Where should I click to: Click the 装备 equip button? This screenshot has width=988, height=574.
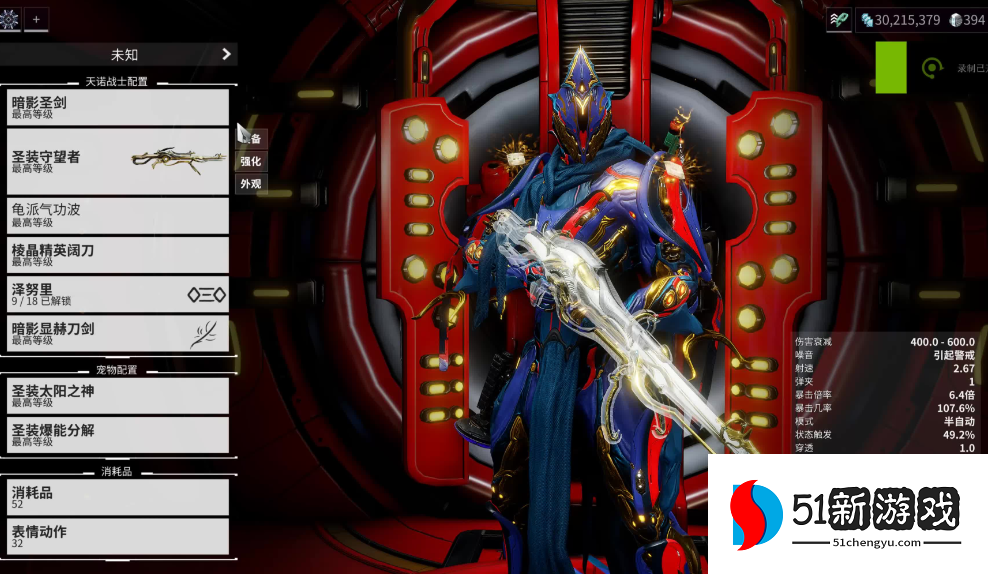point(254,139)
